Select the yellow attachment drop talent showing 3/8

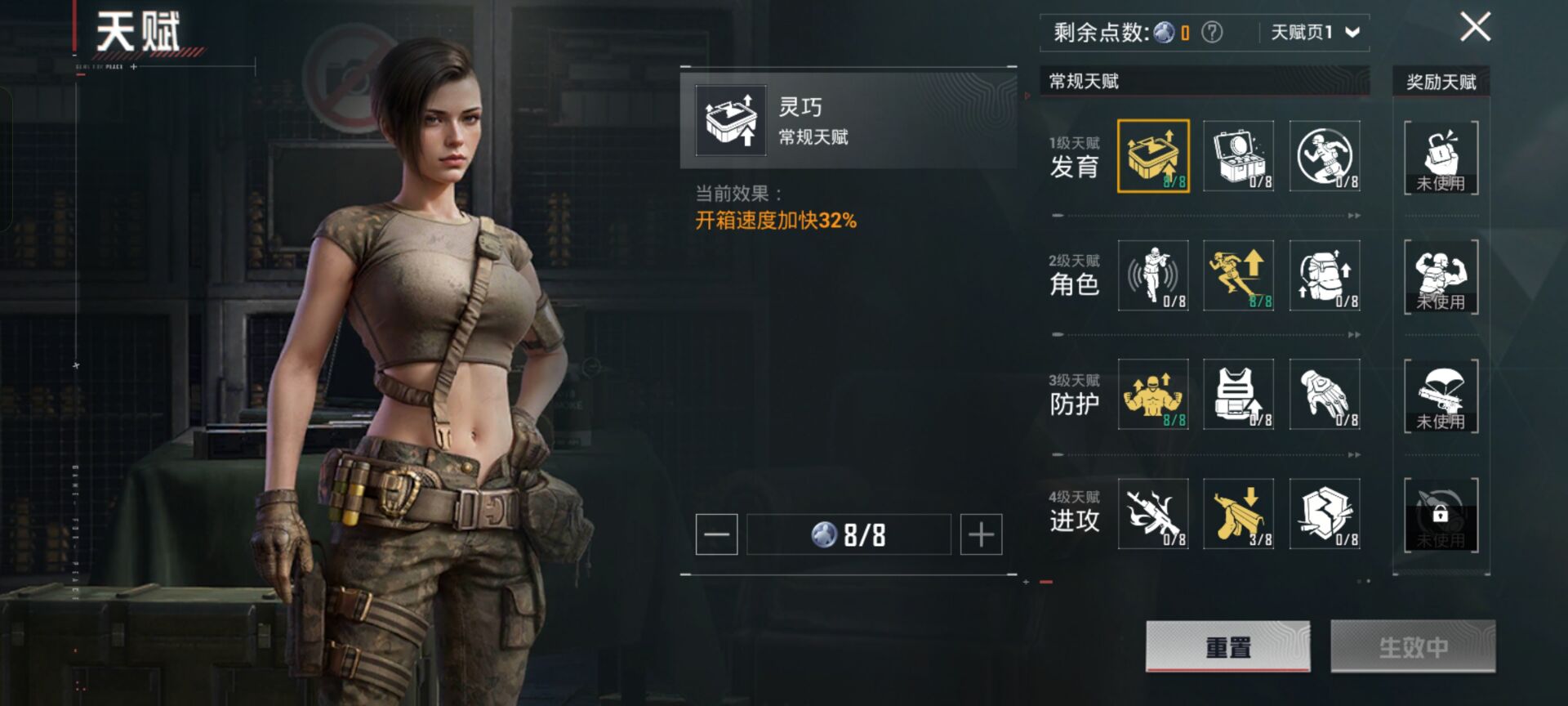pos(1238,515)
